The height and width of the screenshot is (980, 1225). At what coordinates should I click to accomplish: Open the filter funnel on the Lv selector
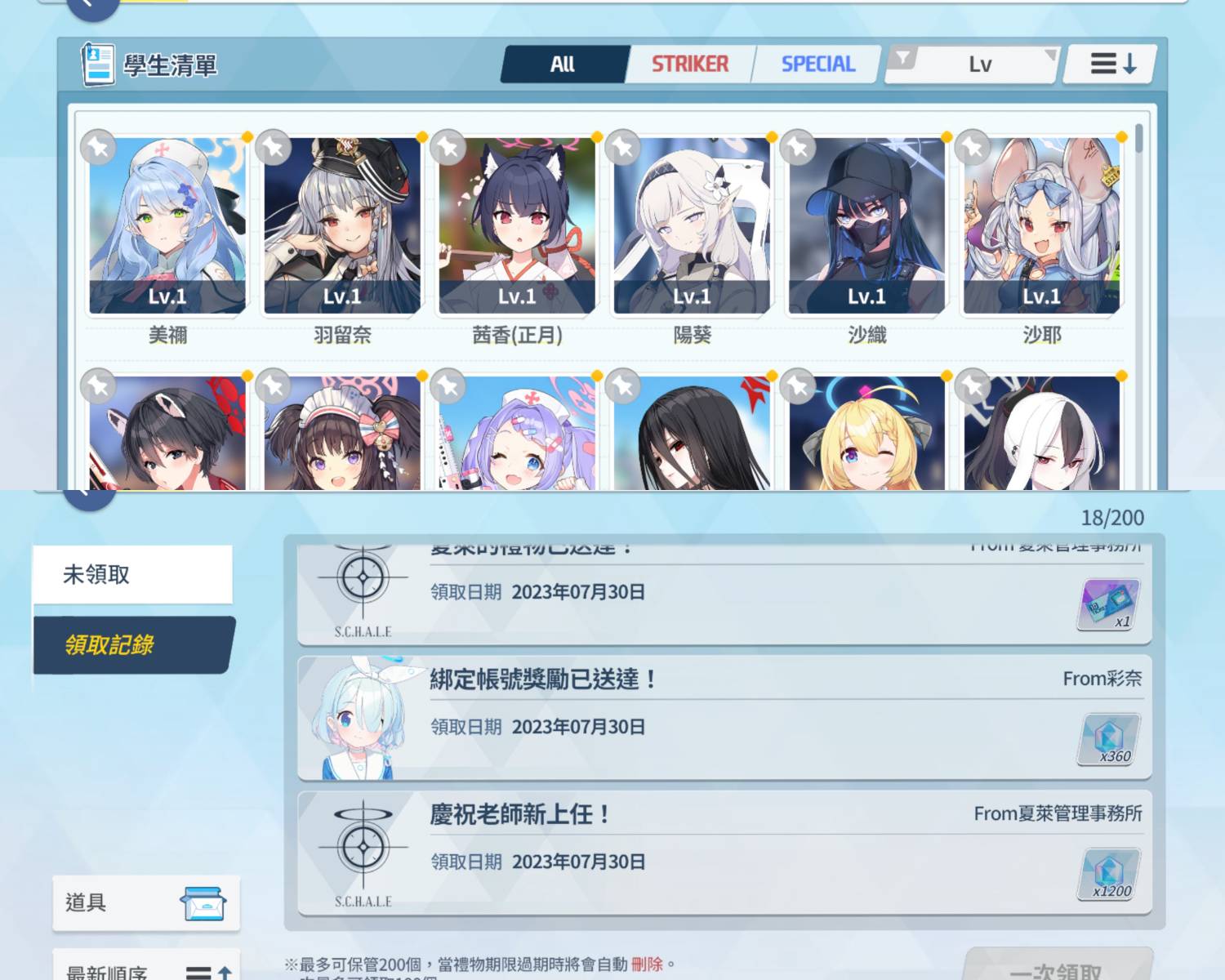902,57
